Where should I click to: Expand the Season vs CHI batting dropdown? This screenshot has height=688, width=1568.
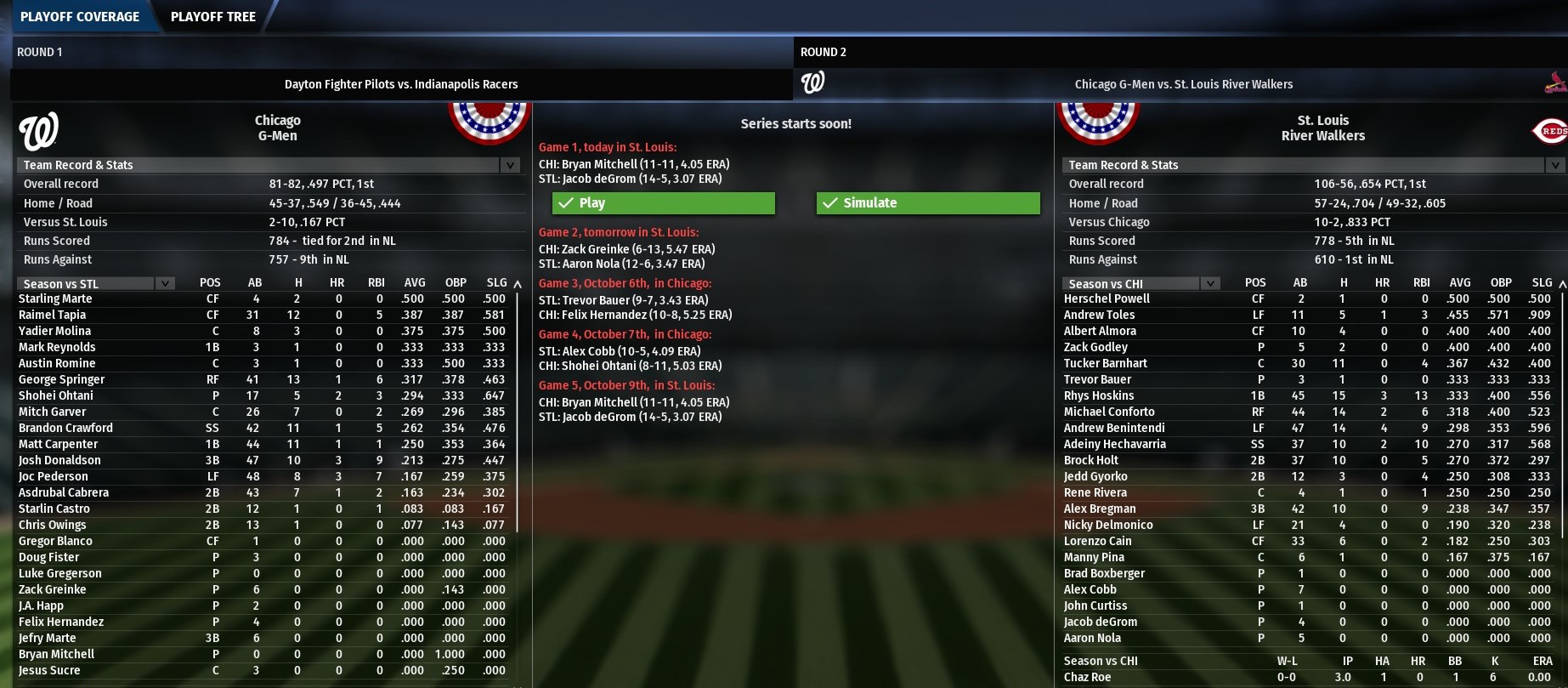pos(1209,283)
